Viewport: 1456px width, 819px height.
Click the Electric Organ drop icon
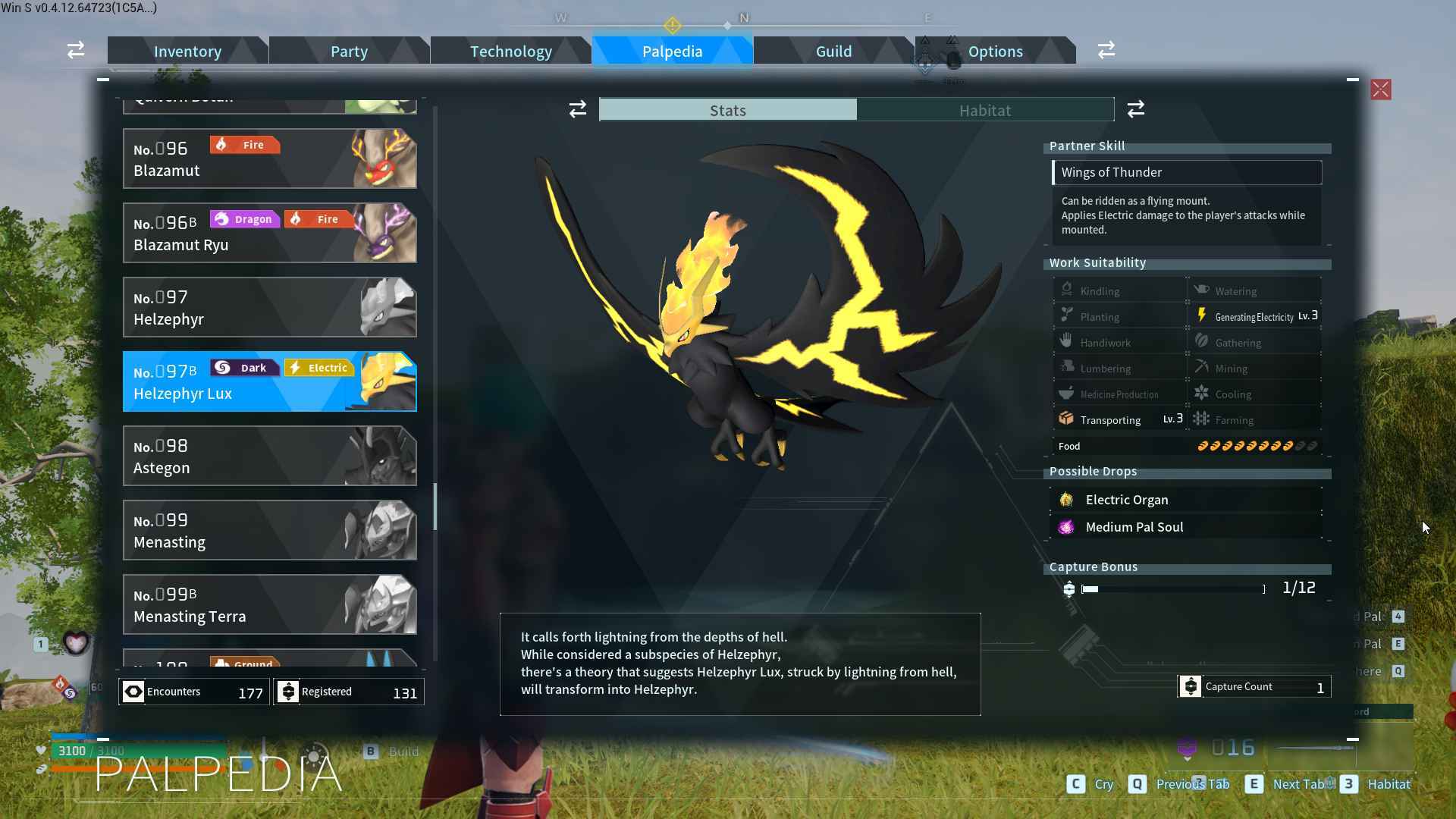click(x=1066, y=499)
